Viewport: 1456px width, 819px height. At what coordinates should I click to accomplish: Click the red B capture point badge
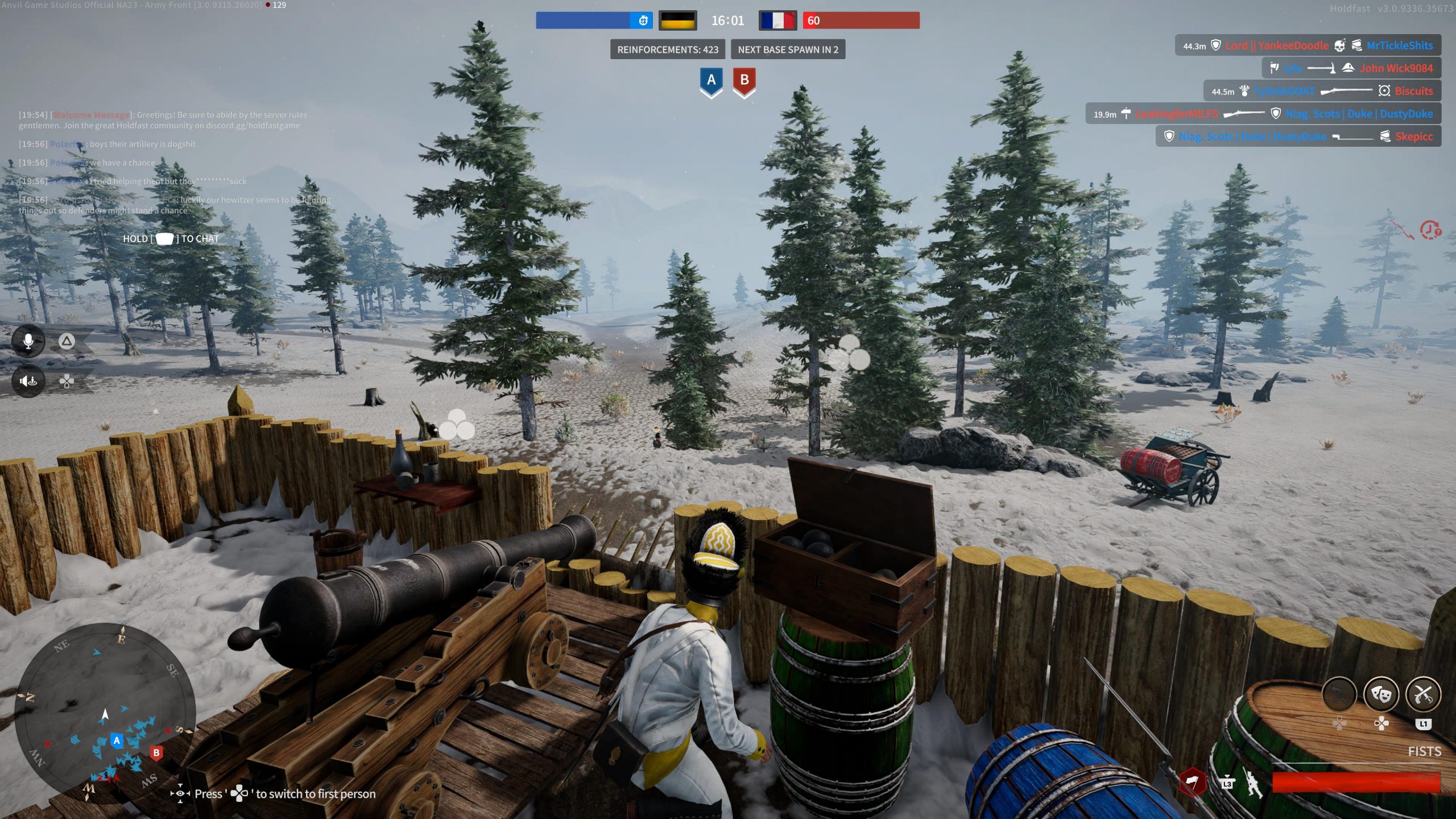[x=744, y=81]
